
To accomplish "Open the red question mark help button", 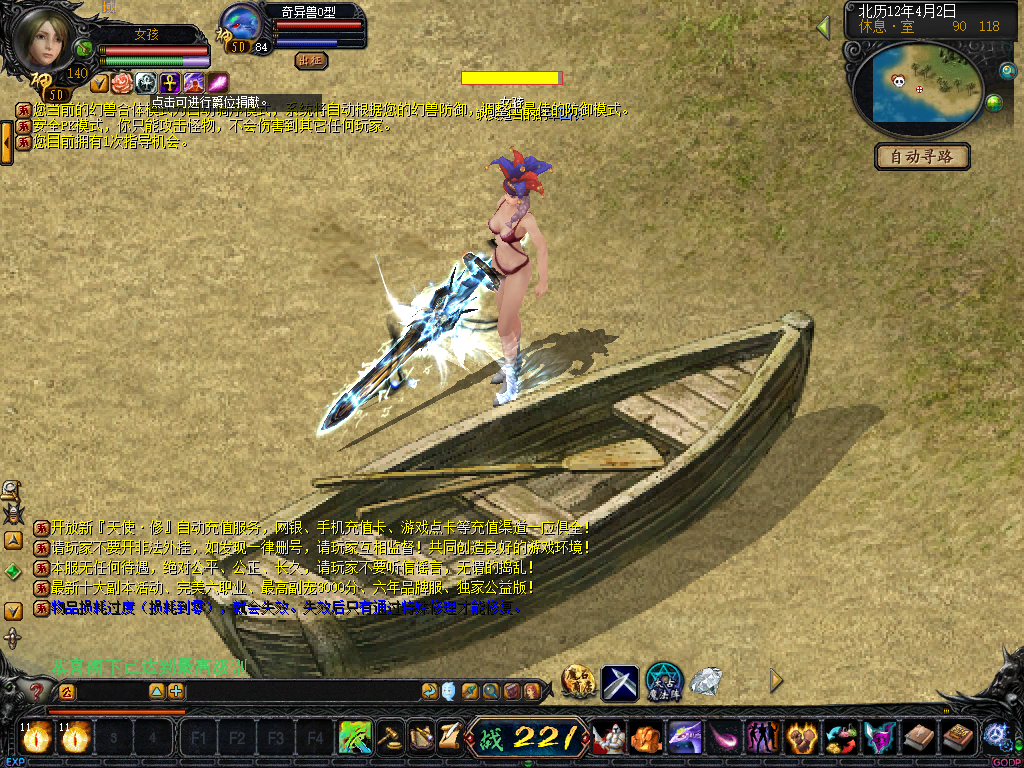I will click(x=37, y=691).
